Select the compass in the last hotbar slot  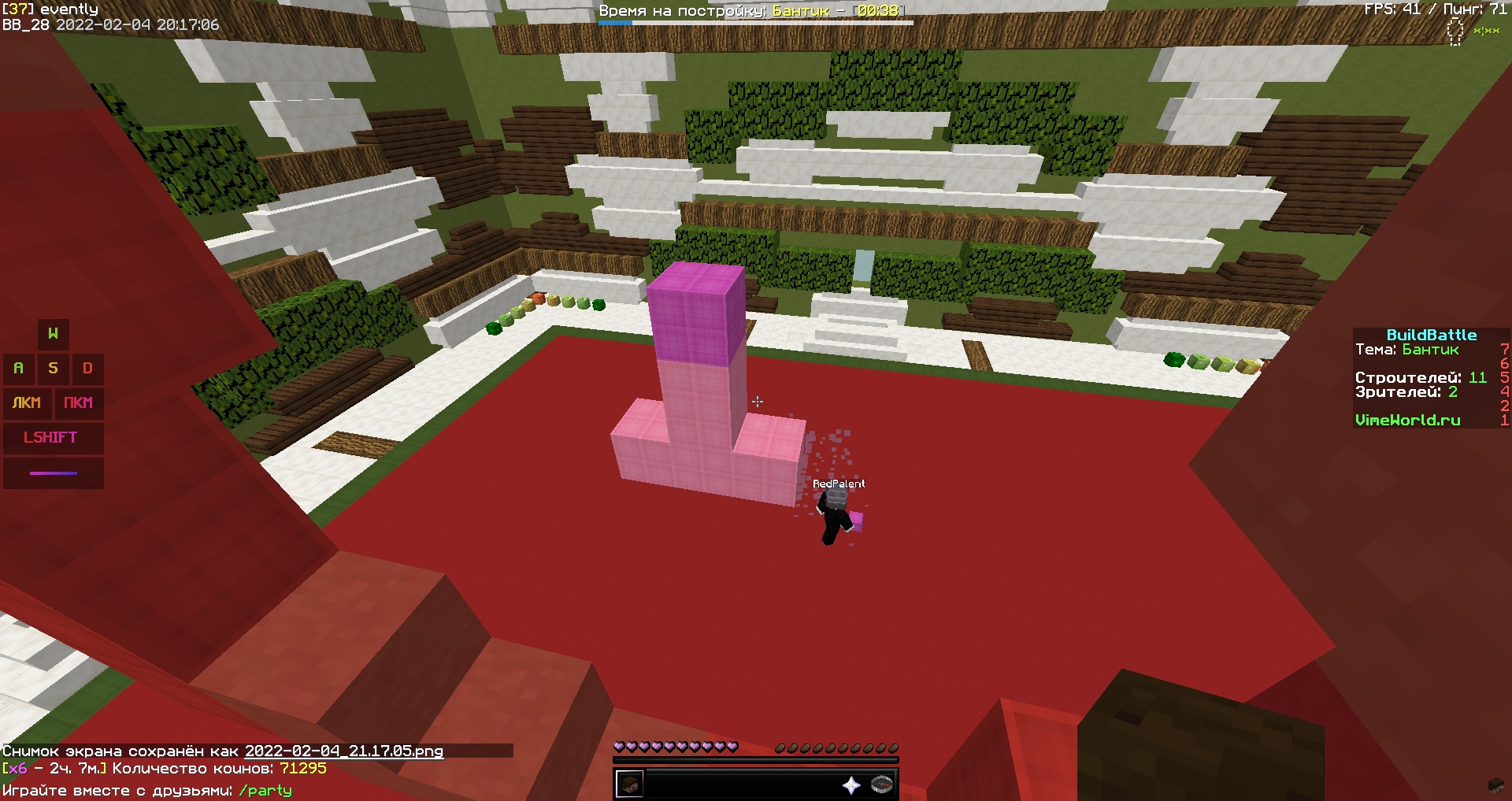[x=884, y=785]
